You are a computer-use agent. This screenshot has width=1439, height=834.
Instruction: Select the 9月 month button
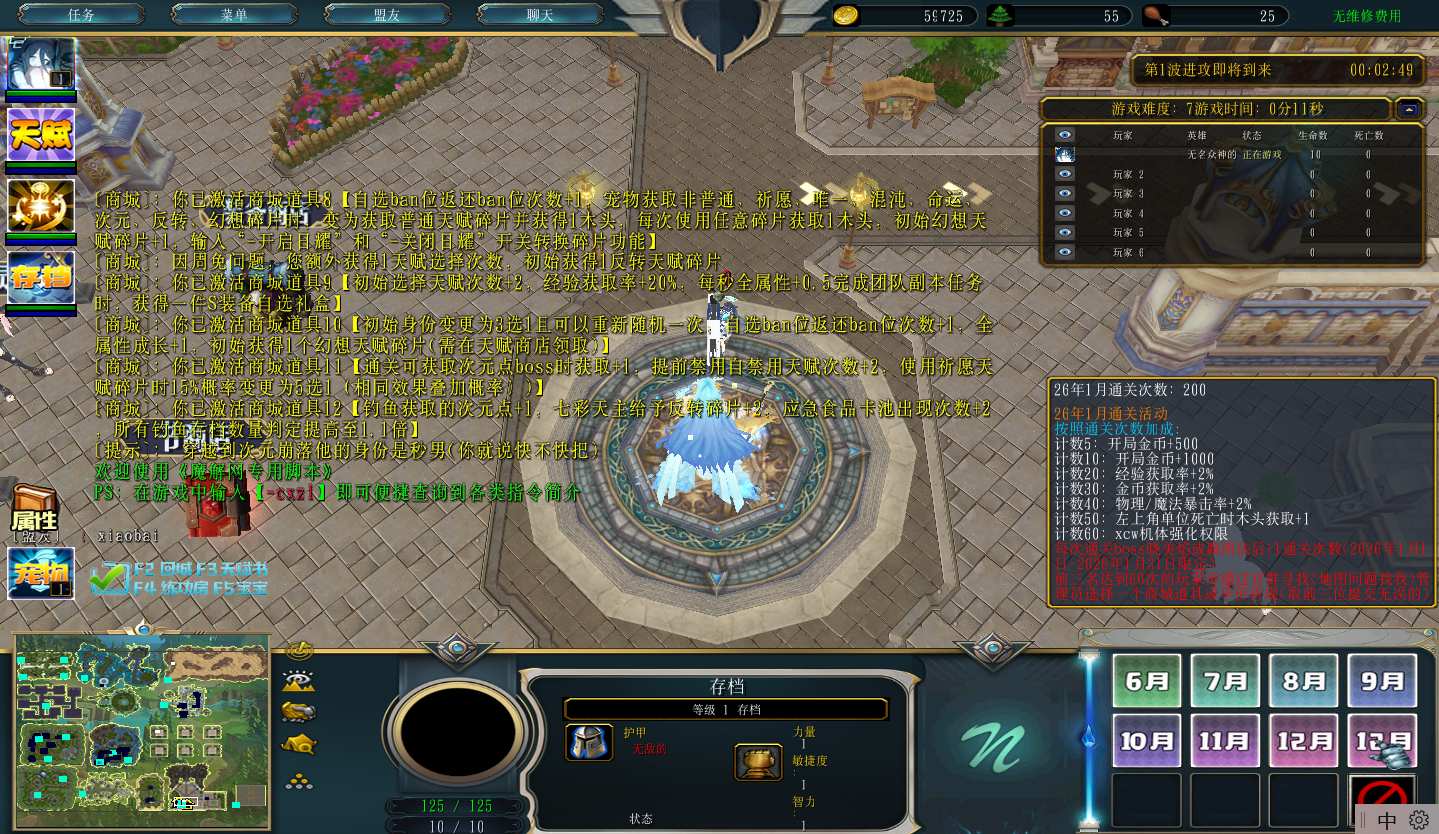pos(1382,681)
